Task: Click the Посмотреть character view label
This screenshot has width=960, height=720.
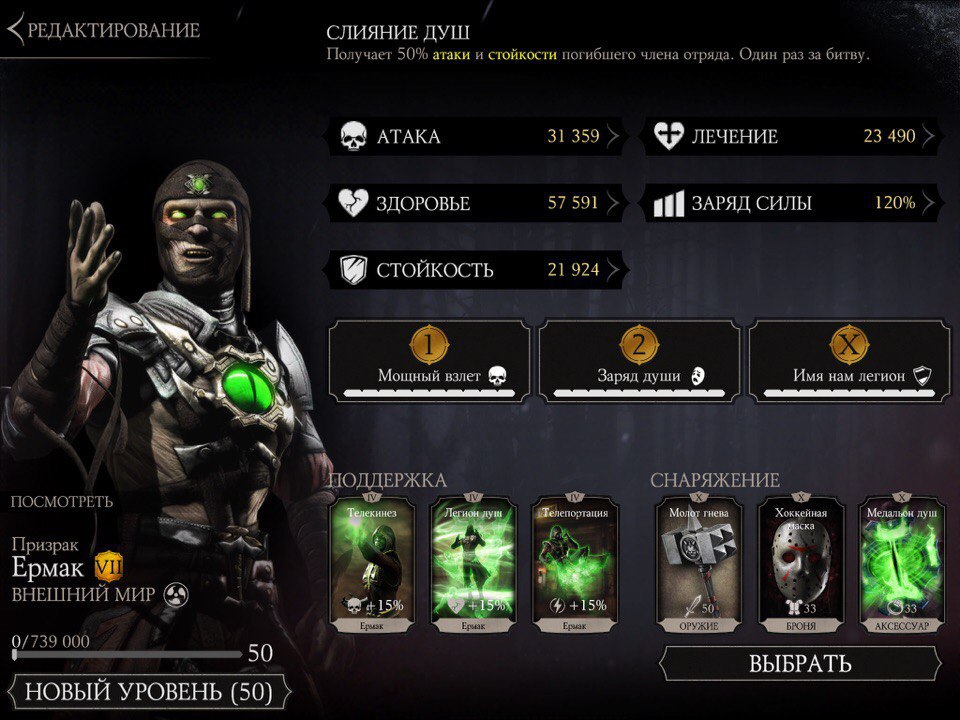Action: click(62, 502)
